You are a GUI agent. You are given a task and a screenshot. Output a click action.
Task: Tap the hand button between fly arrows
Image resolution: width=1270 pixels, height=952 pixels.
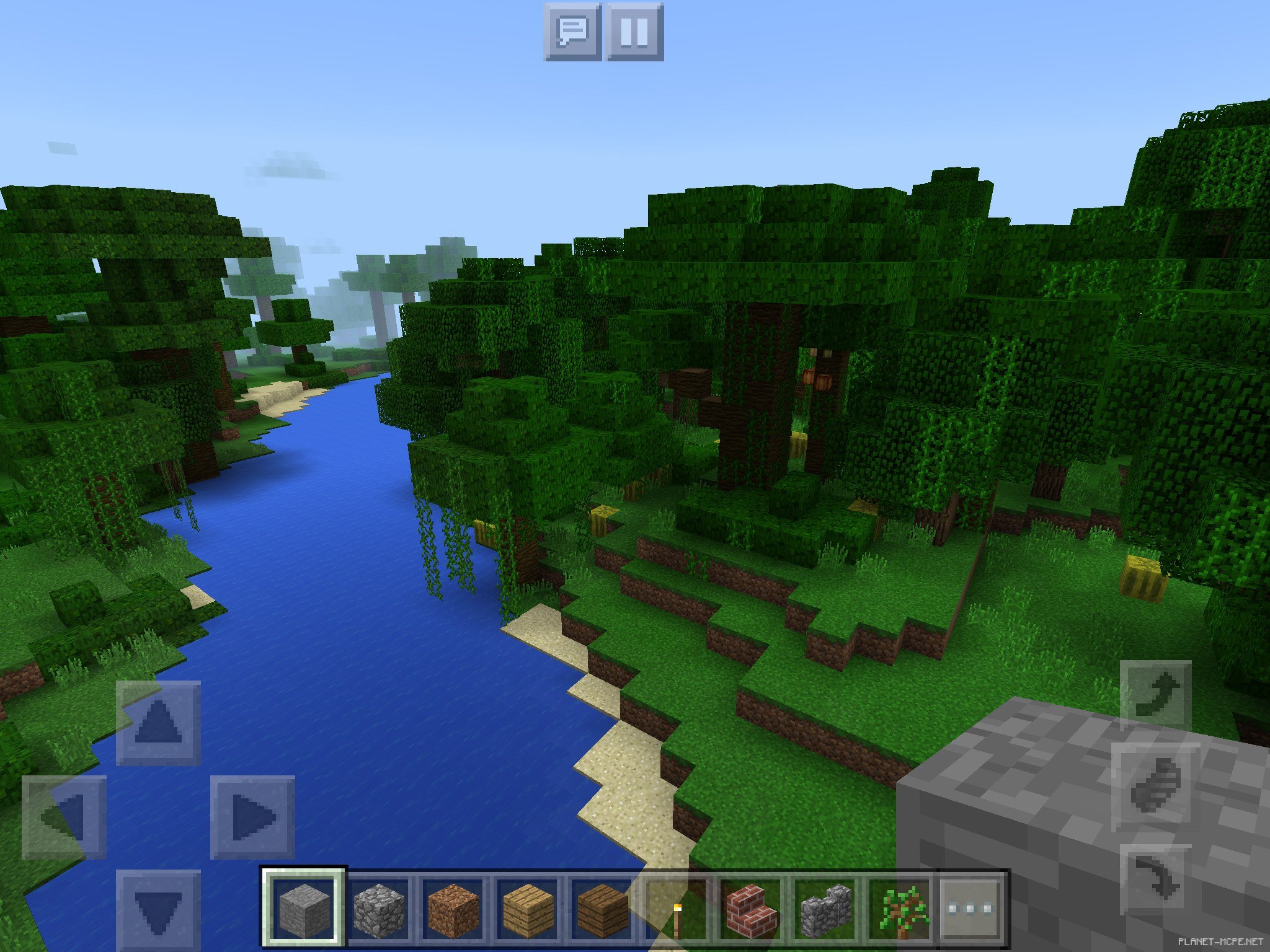point(1156,787)
